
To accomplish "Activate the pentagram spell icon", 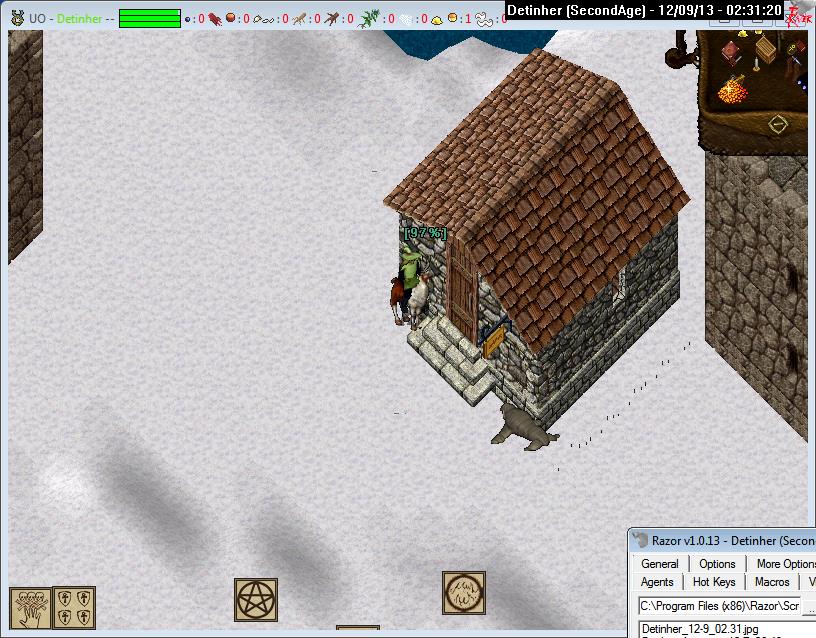I will 256,599.
